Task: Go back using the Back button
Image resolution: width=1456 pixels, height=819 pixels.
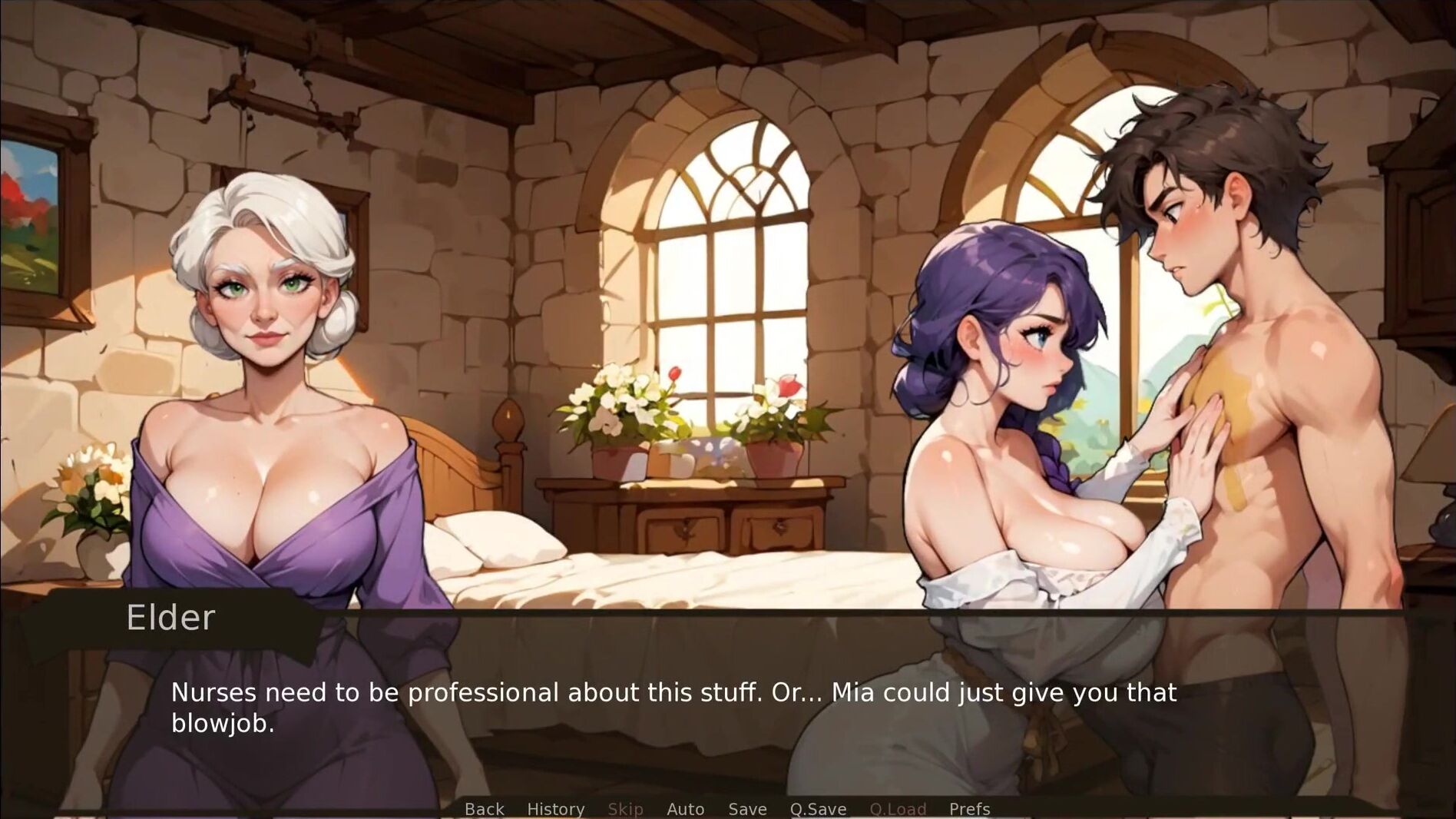Action: coord(484,809)
